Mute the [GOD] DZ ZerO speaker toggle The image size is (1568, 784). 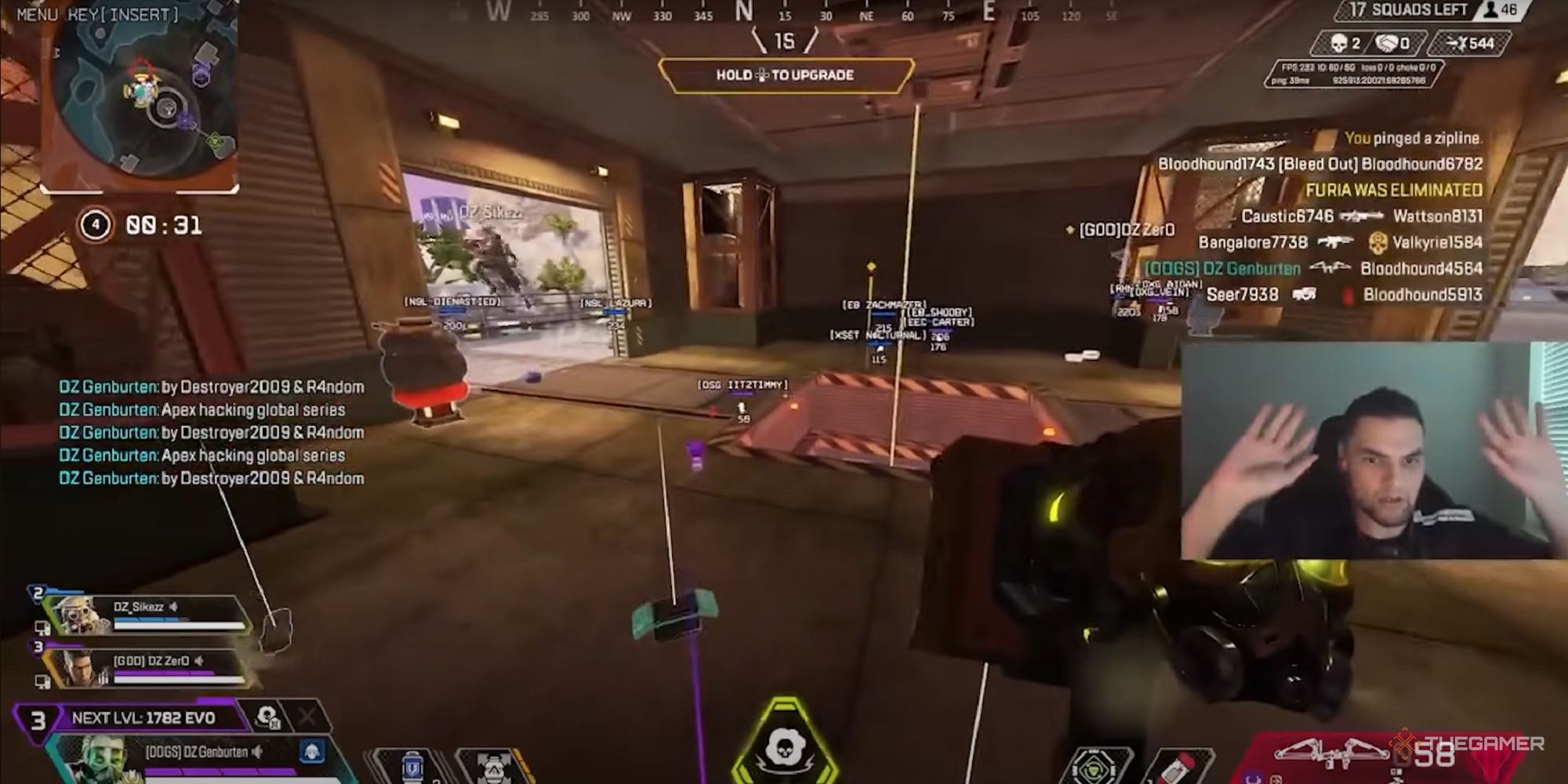200,662
